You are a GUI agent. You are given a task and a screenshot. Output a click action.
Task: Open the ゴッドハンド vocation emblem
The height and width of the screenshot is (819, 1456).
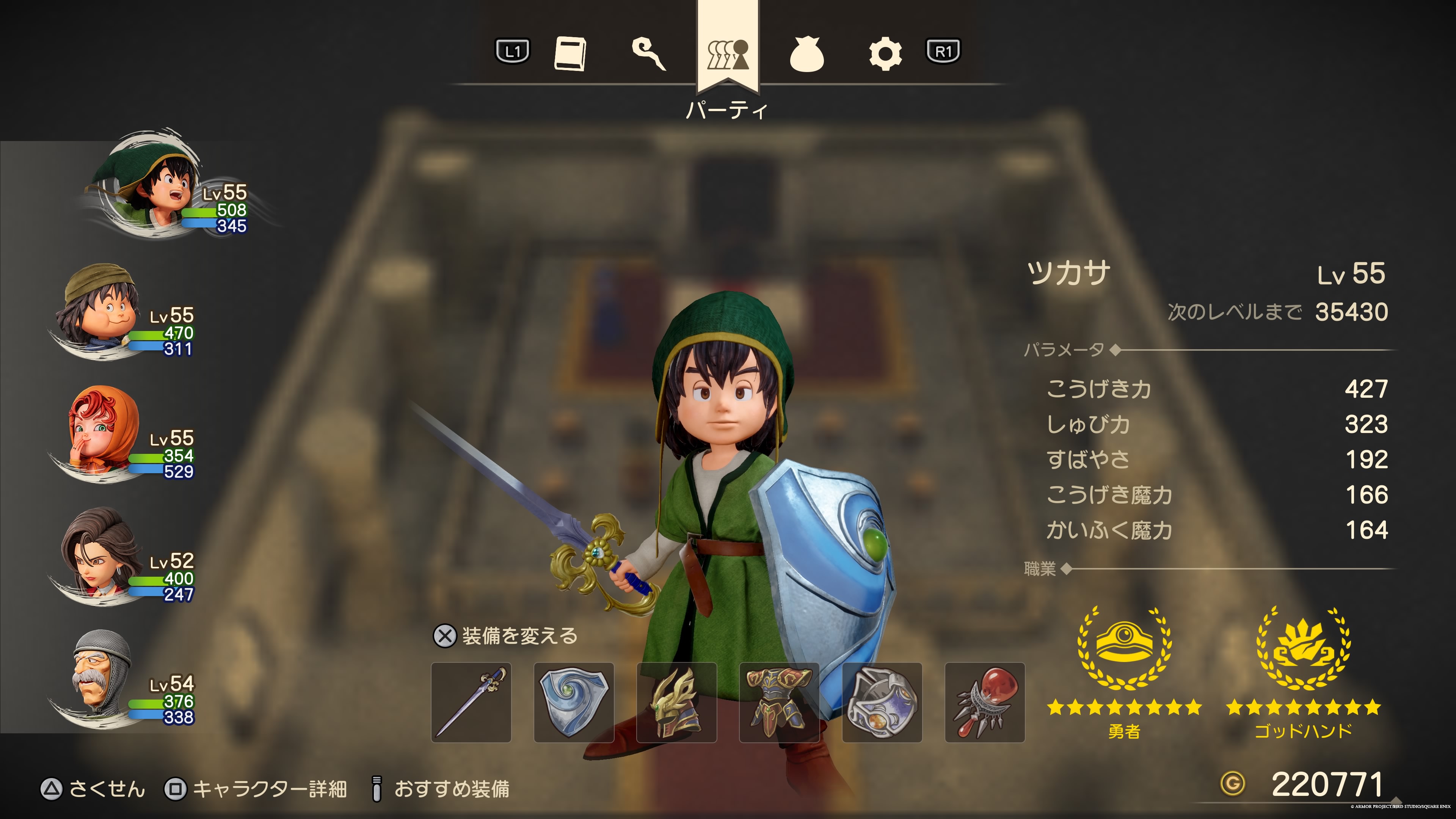coord(1304,650)
